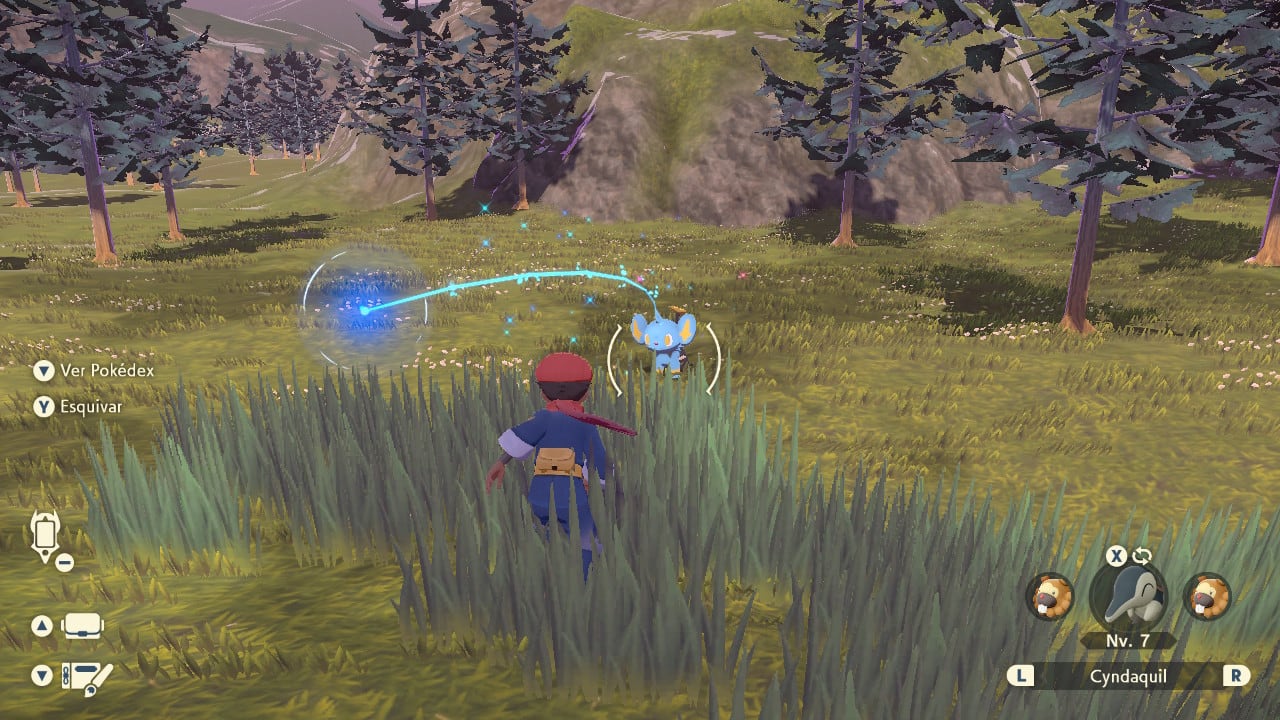Open the Arc Phone map icon
The width and height of the screenshot is (1280, 720).
click(45, 535)
